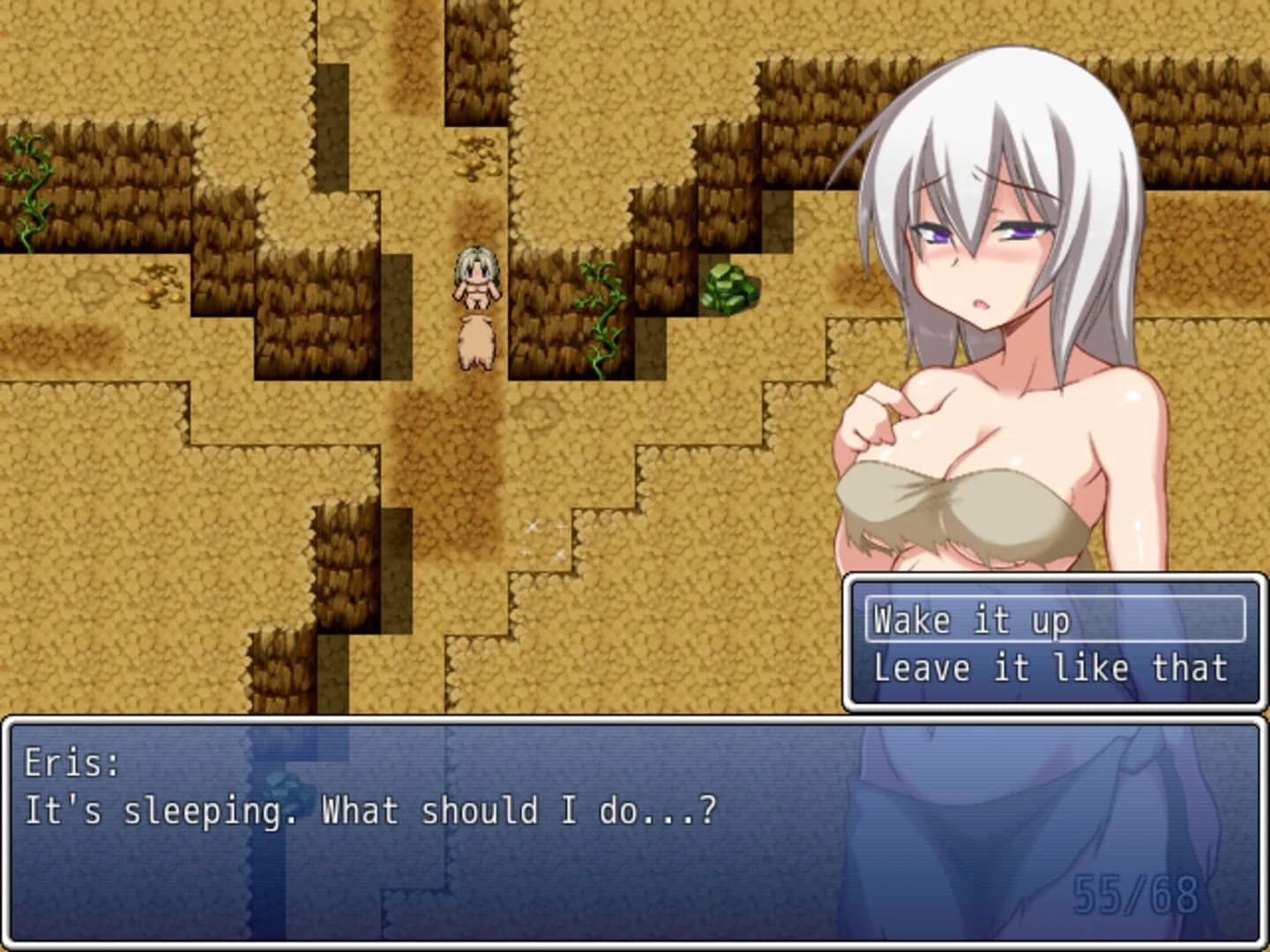This screenshot has height=952, width=1270.
Task: Click the sleeping pink creature below Eris
Action: tap(476, 344)
